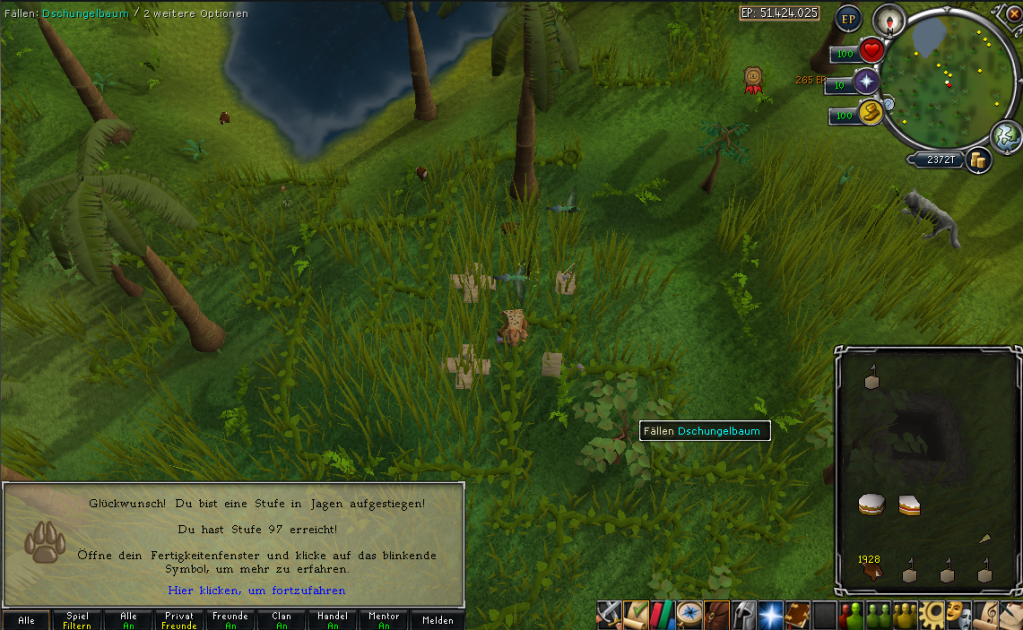
Task: Click the compass to face north
Action: (x=886, y=20)
